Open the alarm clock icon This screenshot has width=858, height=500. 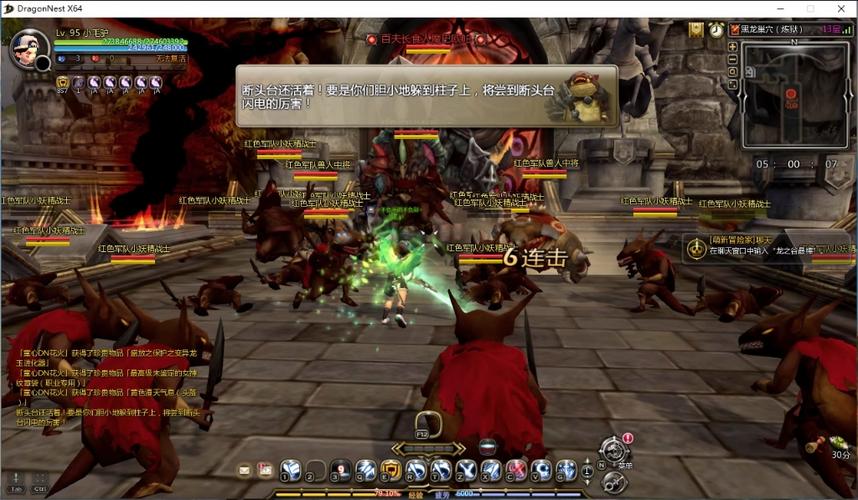coord(717,30)
